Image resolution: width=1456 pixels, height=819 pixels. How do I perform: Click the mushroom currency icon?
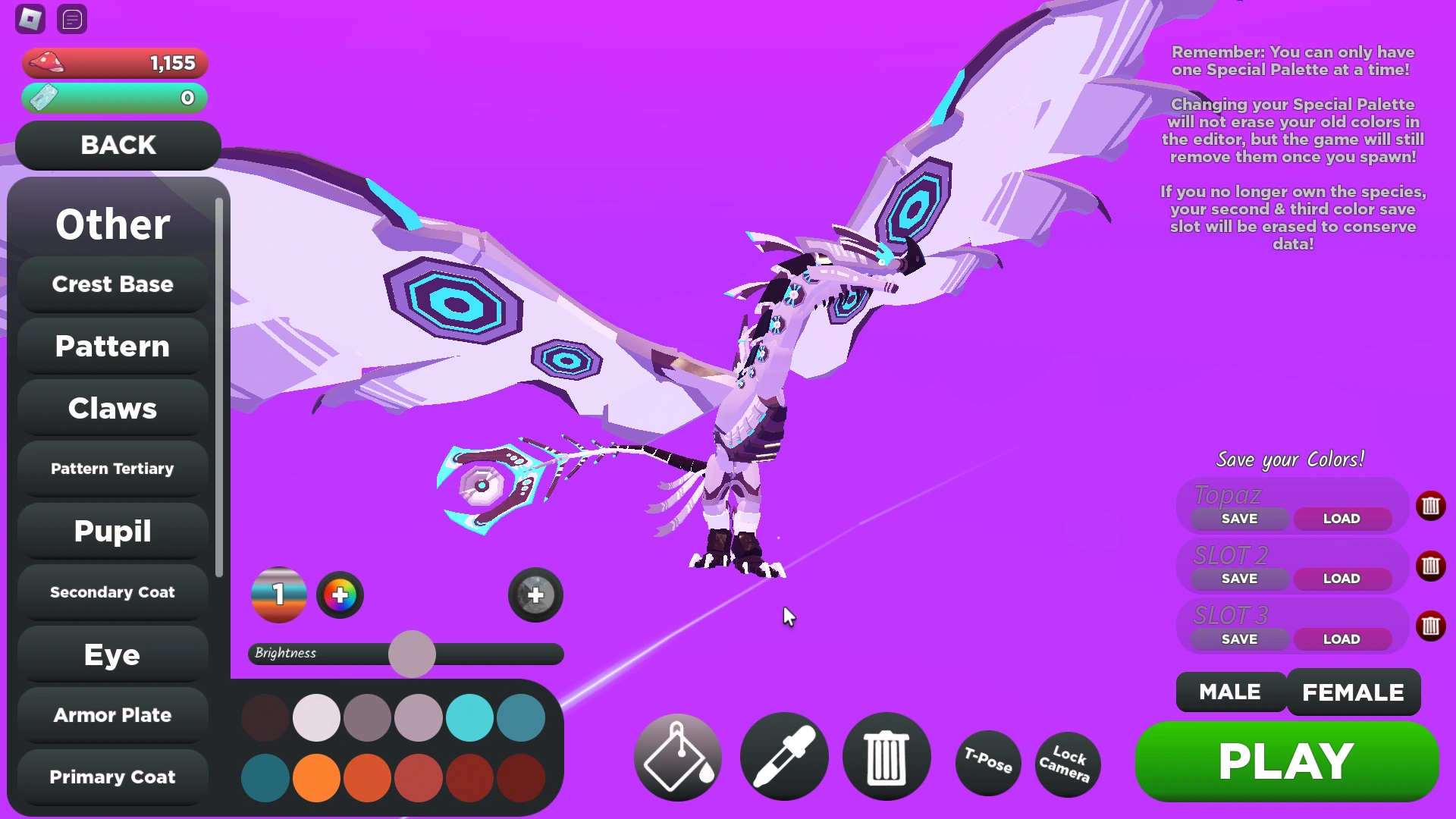(x=45, y=63)
